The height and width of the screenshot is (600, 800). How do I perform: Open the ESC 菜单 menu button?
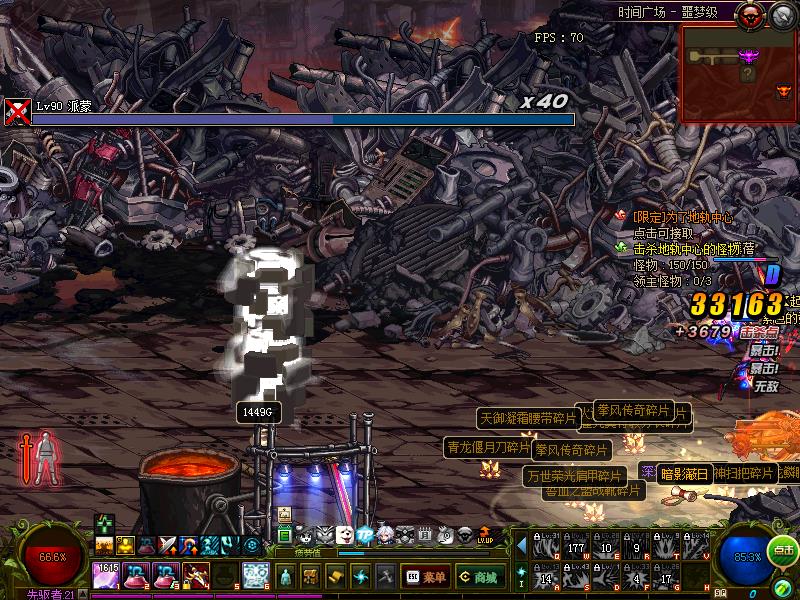point(425,577)
